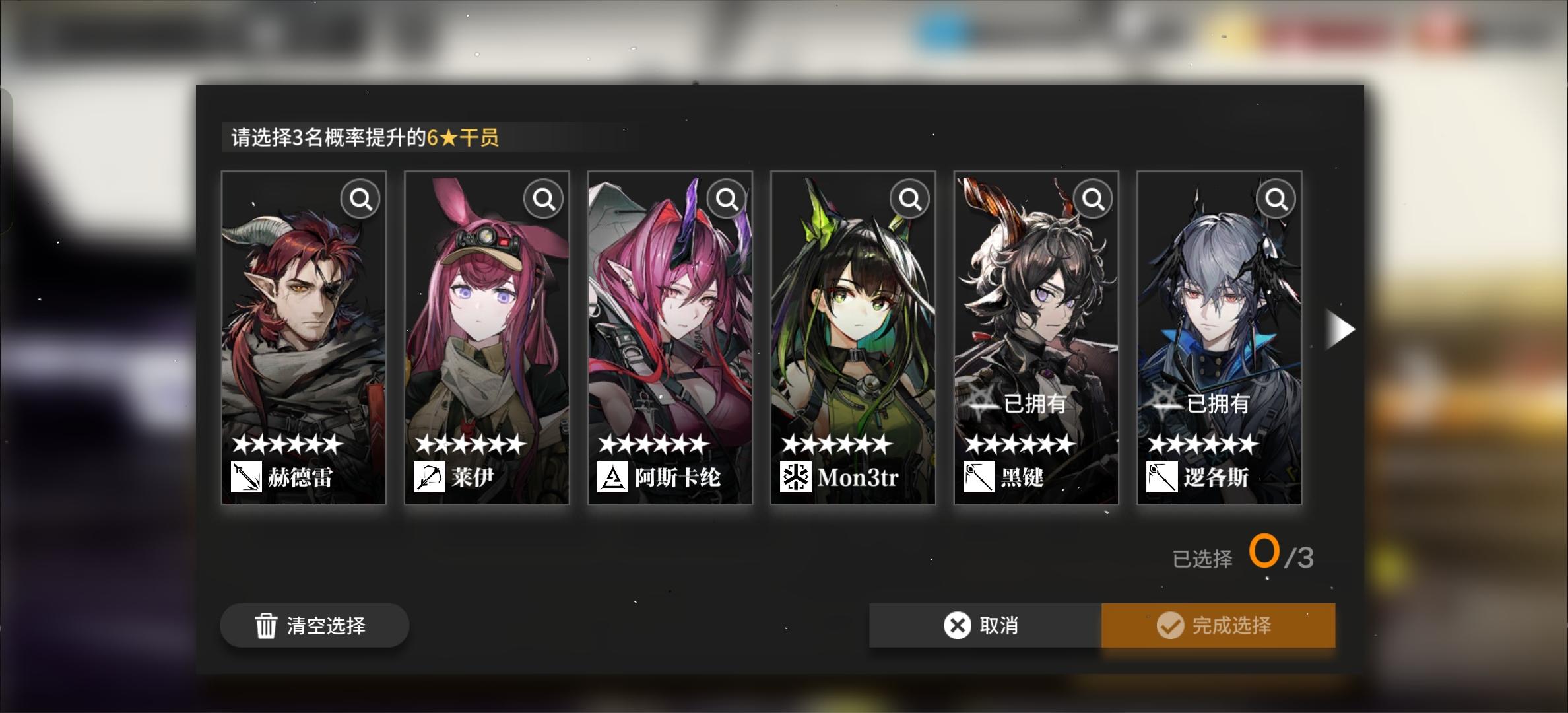Click the magnifier icon on 莱伊's portrait
Image resolution: width=1568 pixels, height=713 pixels.
[542, 198]
